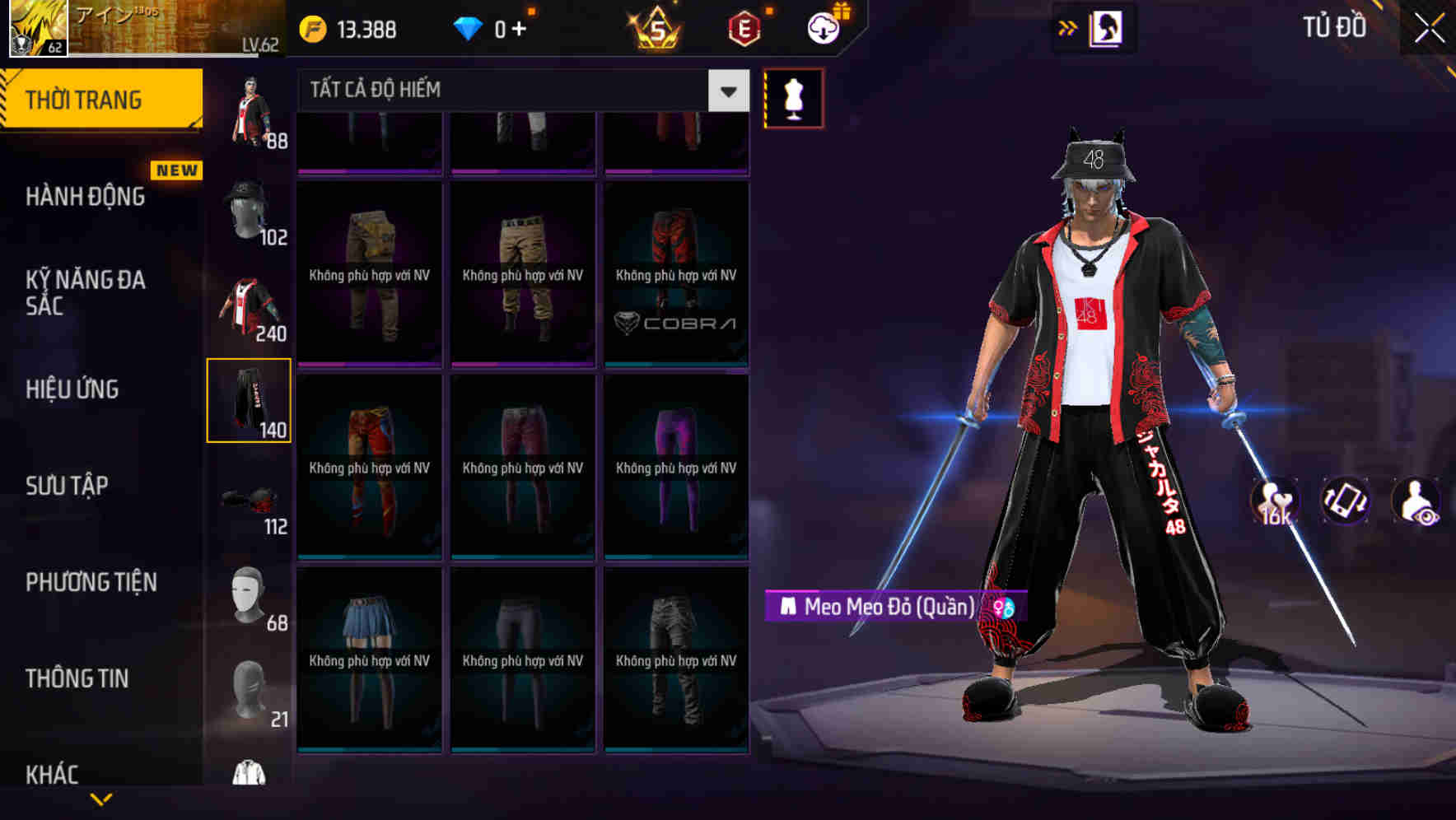The image size is (1456, 820).
Task: Click the double-arrow collapse chevron in top bar
Action: (x=1068, y=27)
